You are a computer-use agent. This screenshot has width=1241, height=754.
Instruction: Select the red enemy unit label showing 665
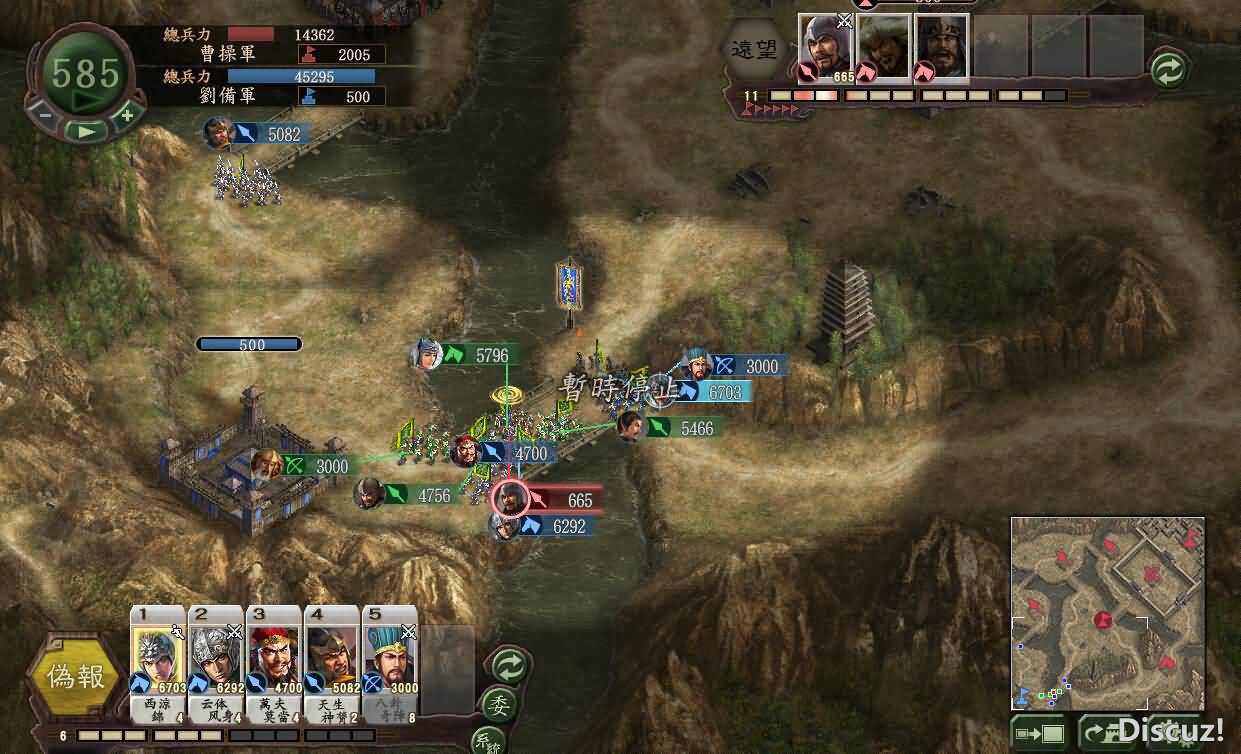click(x=562, y=500)
